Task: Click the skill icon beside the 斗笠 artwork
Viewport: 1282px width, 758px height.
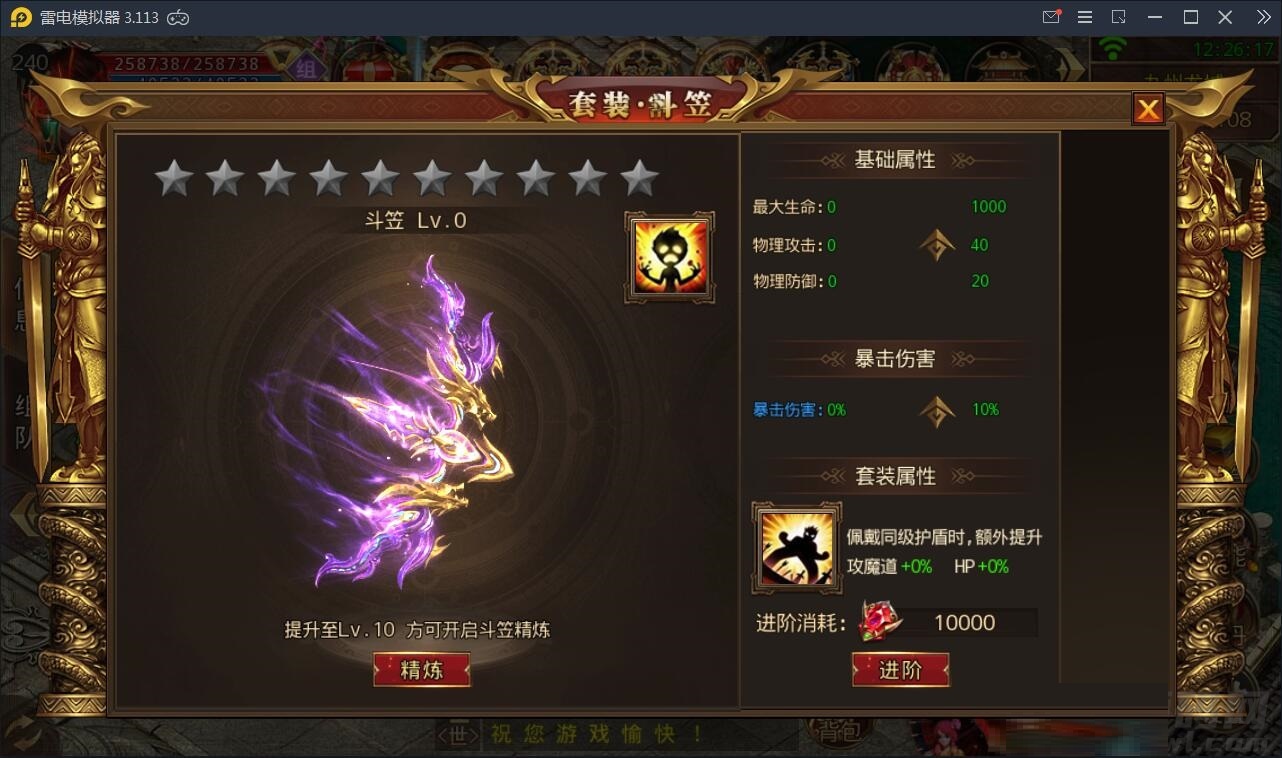Action: click(668, 255)
